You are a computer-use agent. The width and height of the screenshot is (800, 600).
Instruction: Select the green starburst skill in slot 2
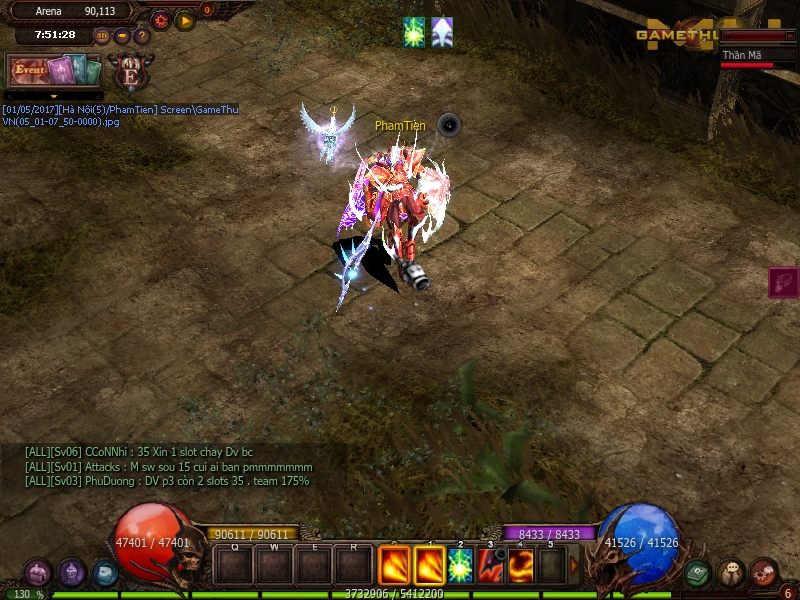coord(461,566)
